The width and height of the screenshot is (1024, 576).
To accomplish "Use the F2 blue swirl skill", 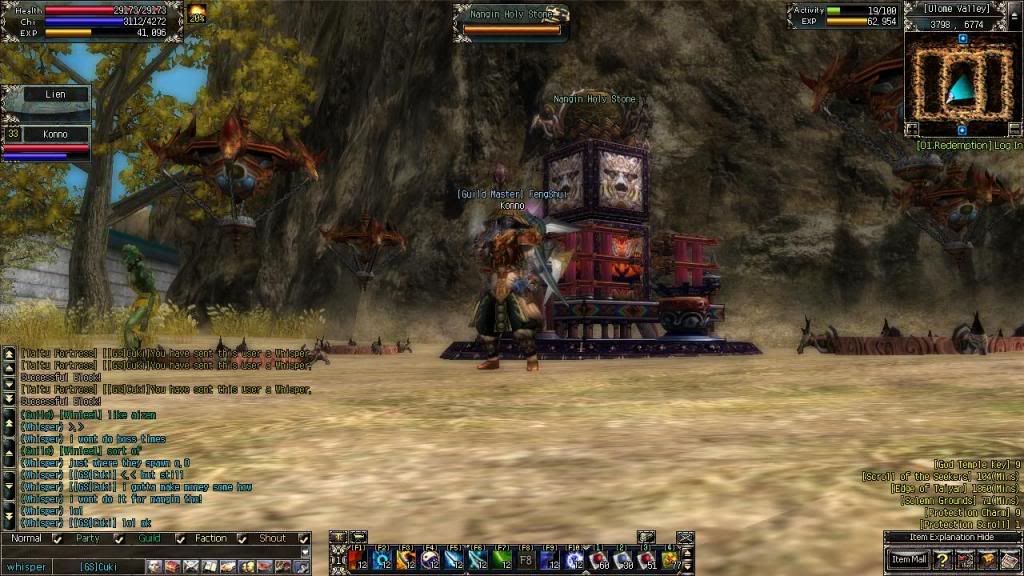I will coord(381,558).
